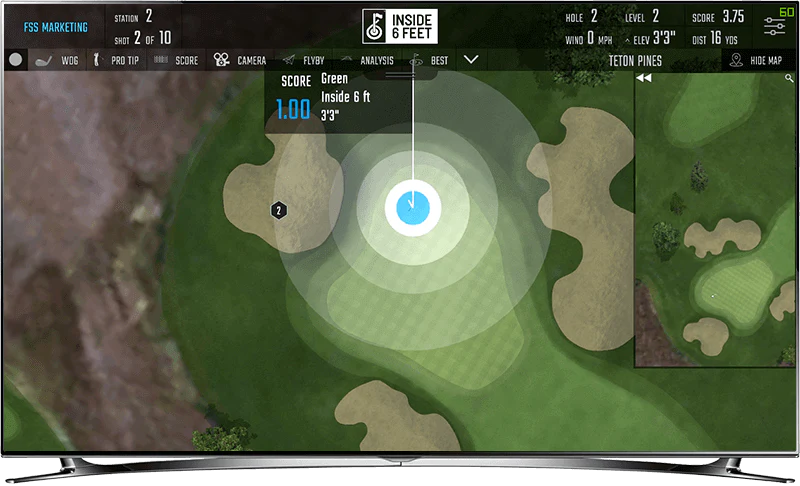This screenshot has width=800, height=486.
Task: Select the hole 2 hexagon marker
Action: tap(279, 210)
